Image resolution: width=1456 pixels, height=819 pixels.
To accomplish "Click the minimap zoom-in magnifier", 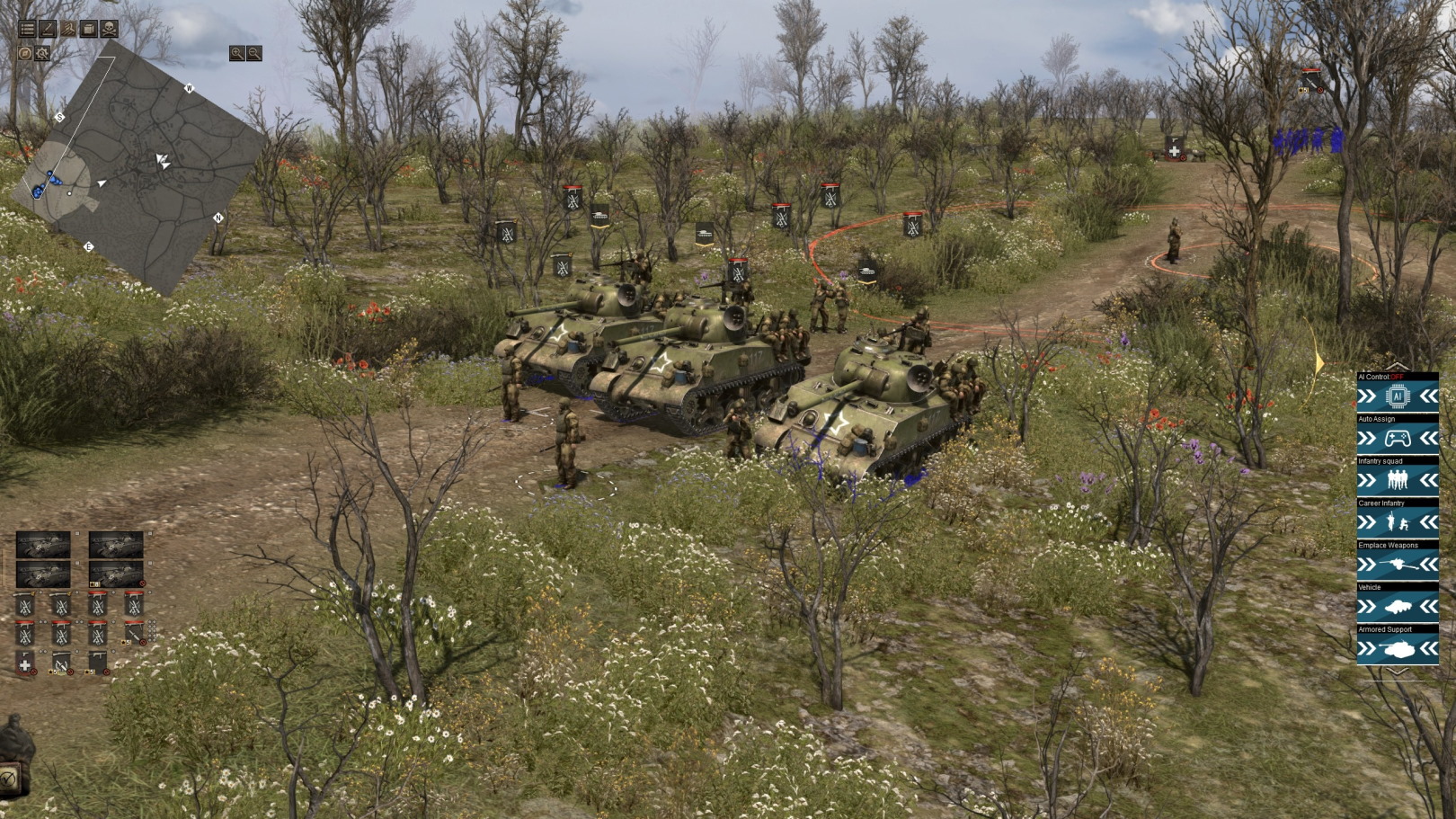I will point(236,54).
